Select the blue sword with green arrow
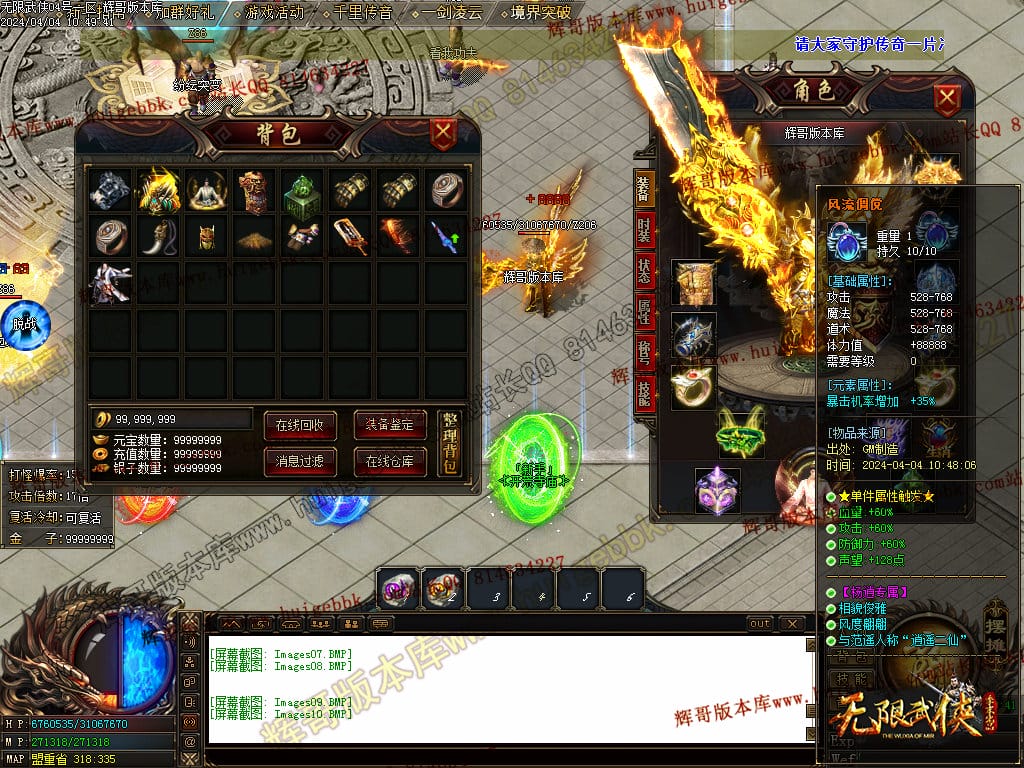This screenshot has width=1024, height=768. click(445, 237)
